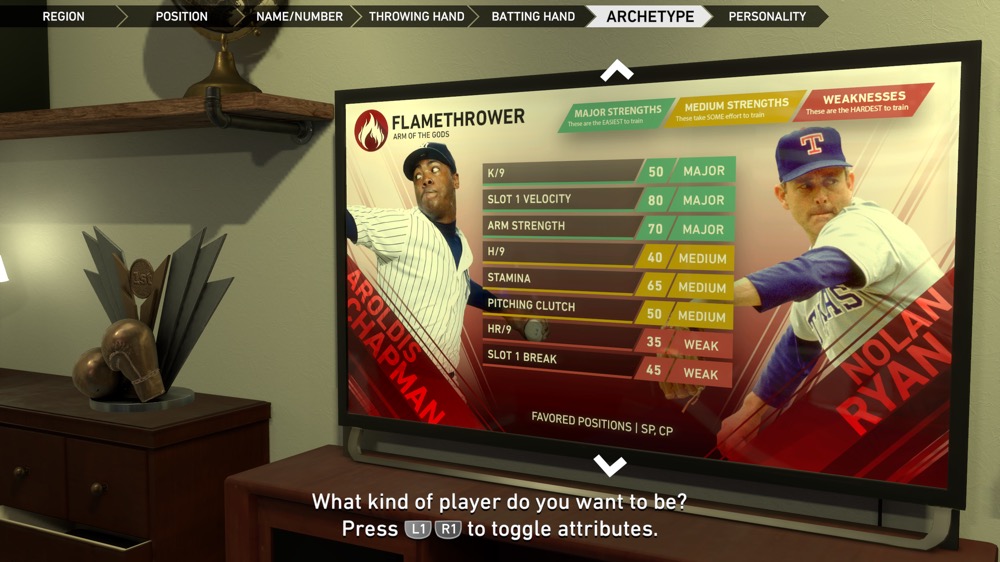Select the Throwing Hand step
Viewport: 1000px width, 562px height.
pyautogui.click(x=416, y=16)
